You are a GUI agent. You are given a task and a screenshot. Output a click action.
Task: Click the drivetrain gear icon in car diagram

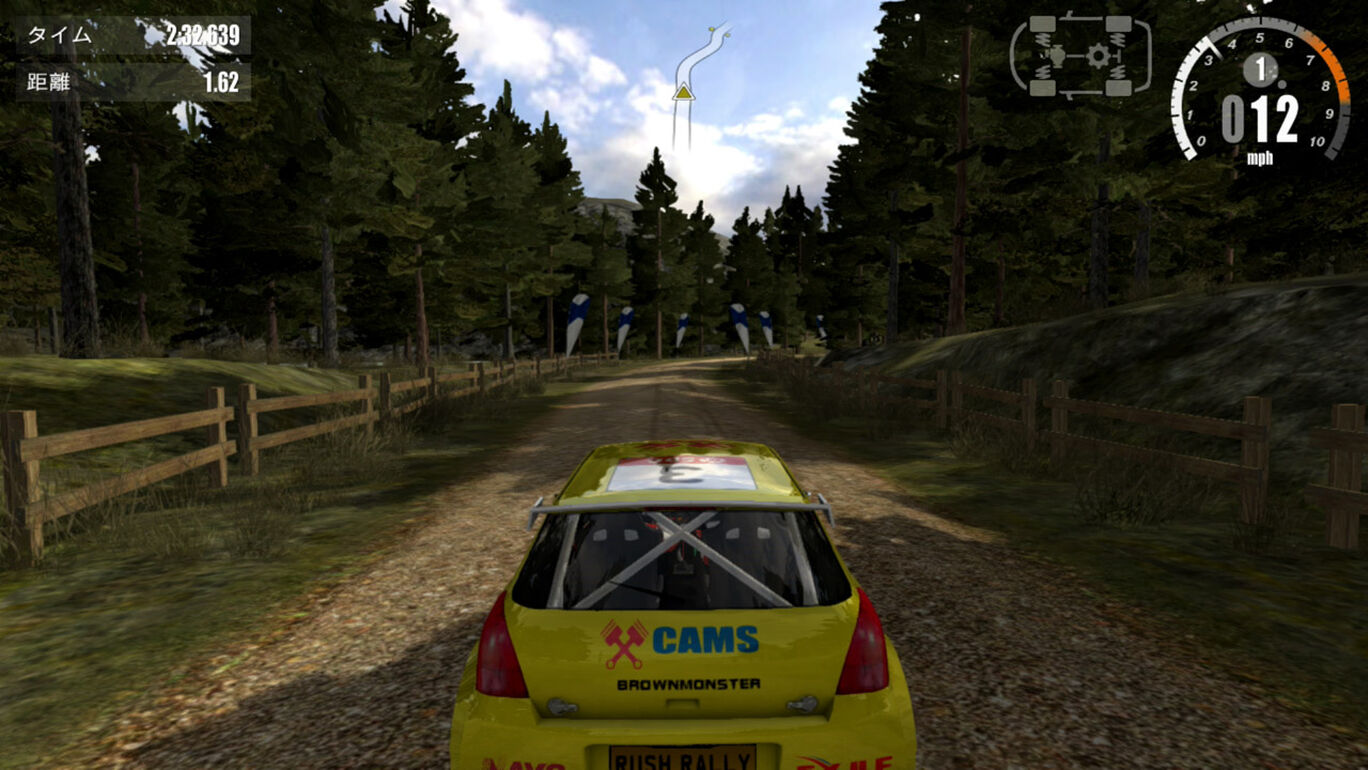[x=1097, y=56]
